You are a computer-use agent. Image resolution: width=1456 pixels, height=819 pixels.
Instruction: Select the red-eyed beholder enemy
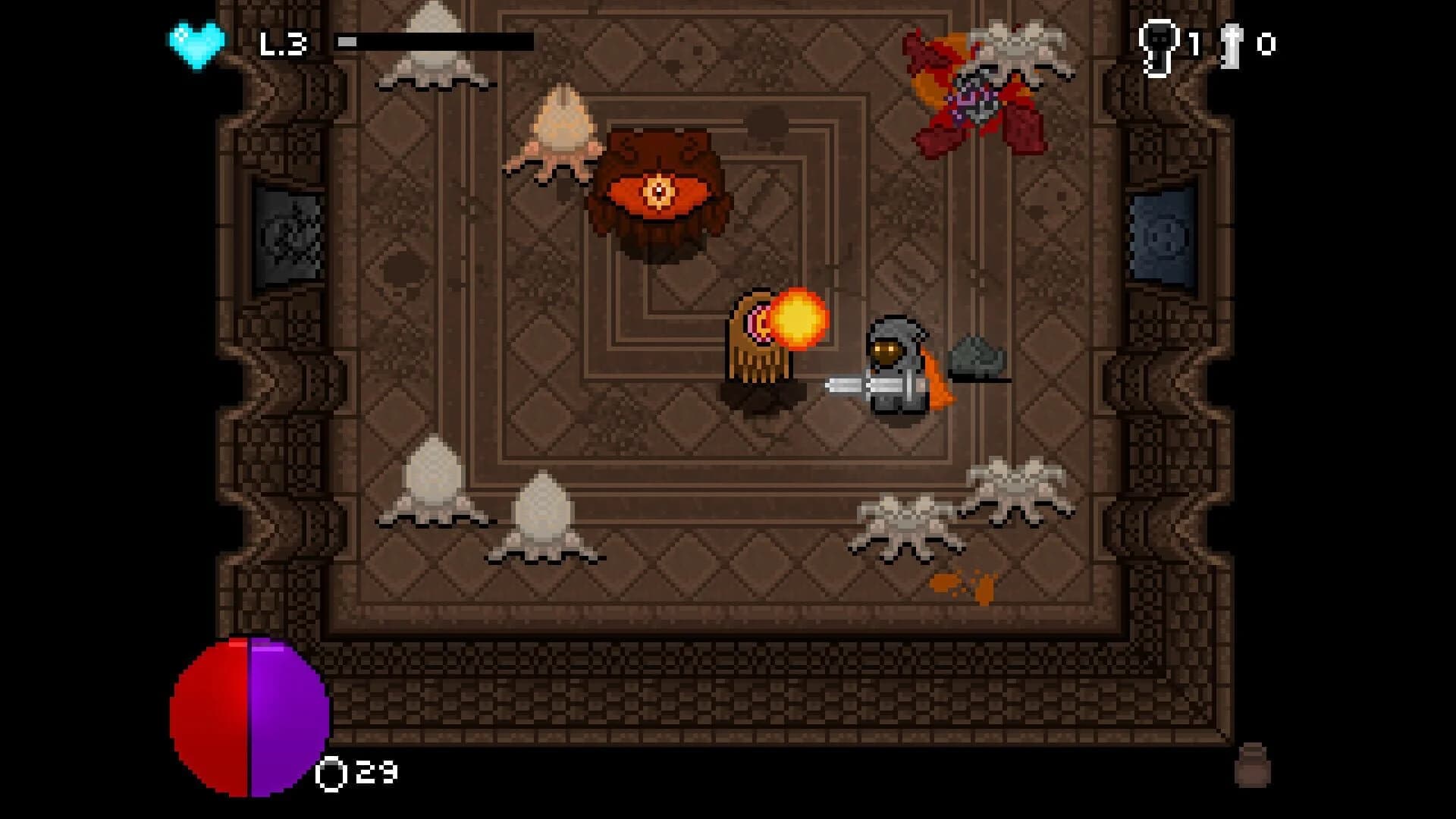[660, 190]
